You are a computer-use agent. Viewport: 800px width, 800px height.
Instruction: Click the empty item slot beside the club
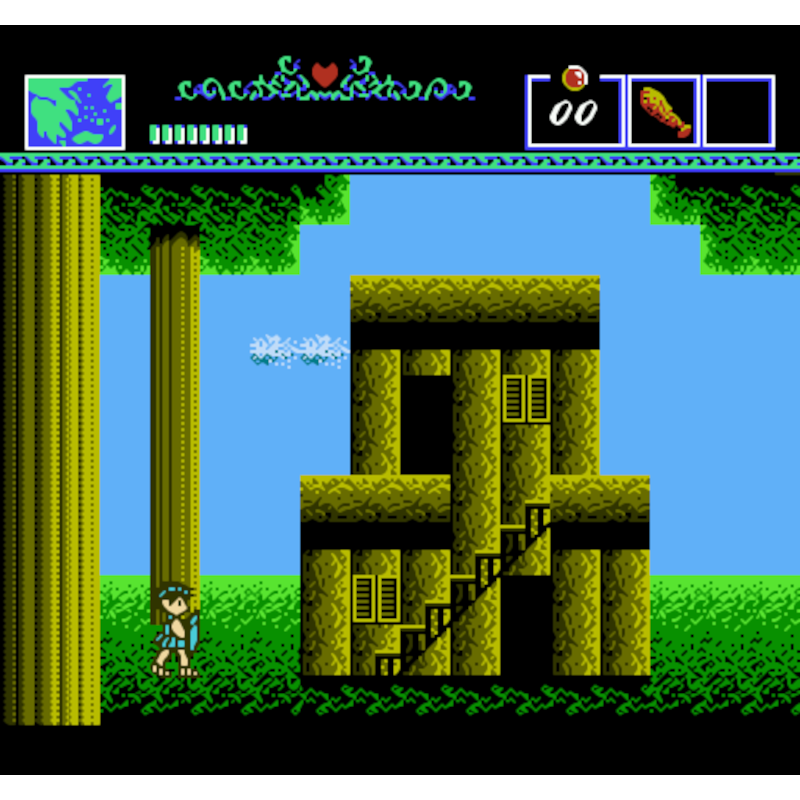[x=738, y=112]
